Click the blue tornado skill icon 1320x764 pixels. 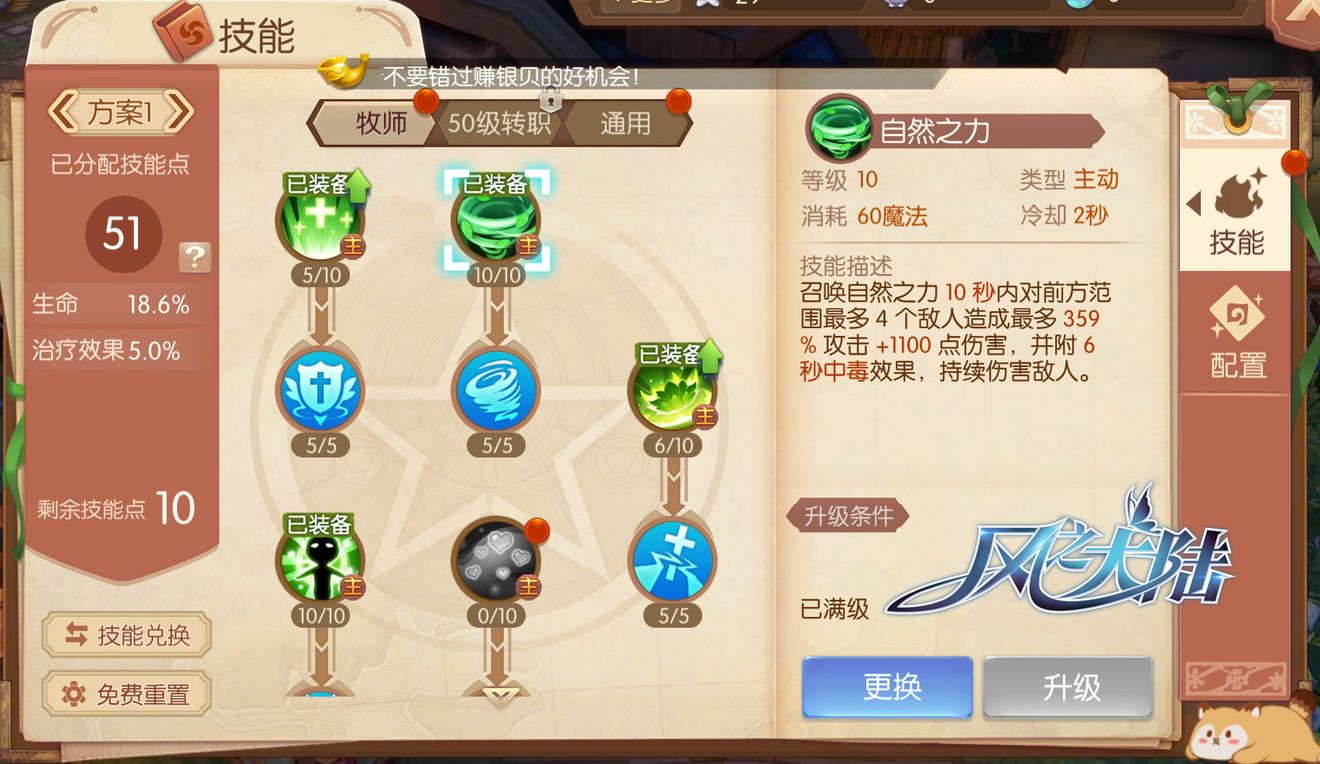coord(496,390)
